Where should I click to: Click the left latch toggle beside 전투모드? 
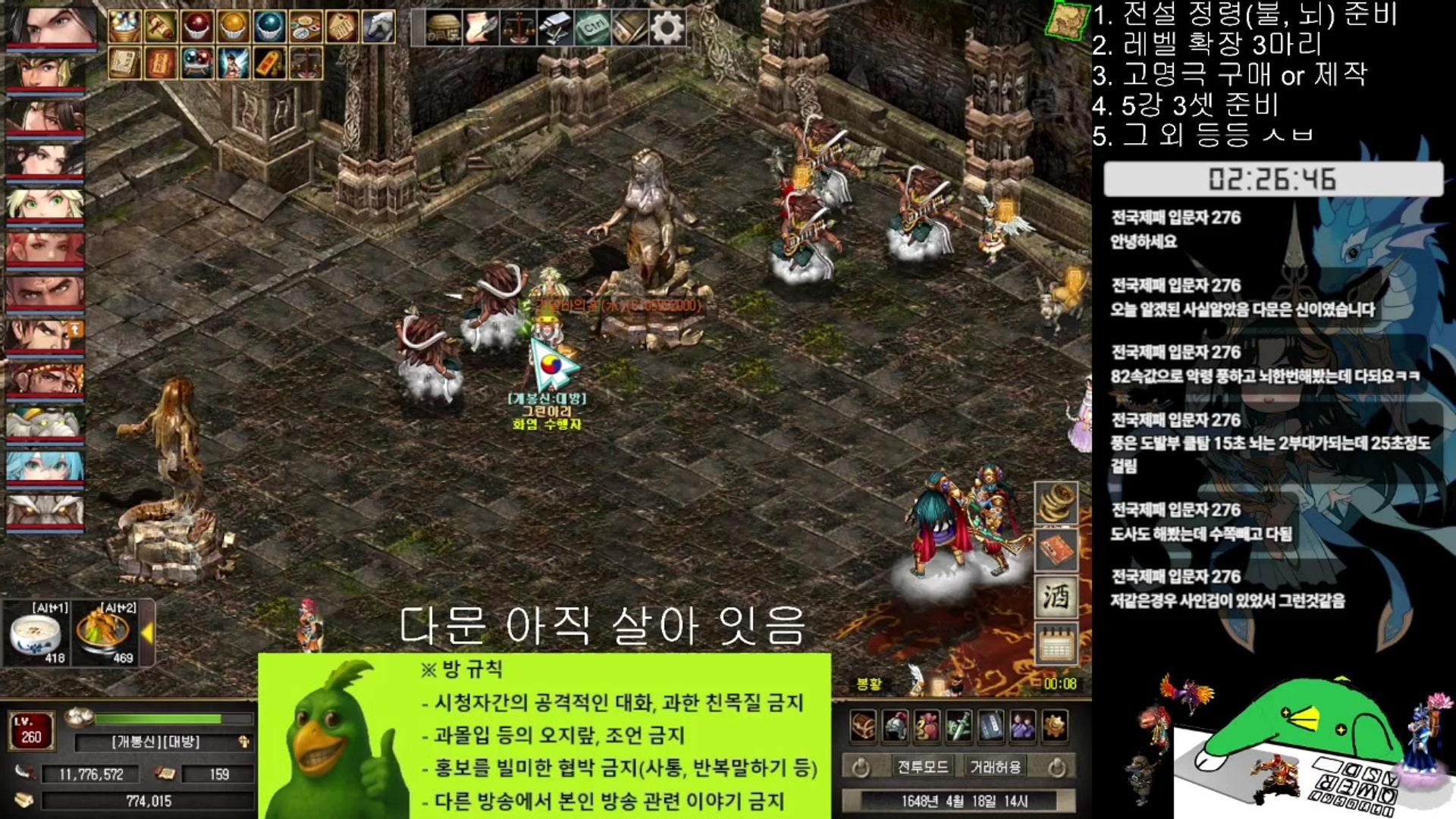(x=861, y=766)
